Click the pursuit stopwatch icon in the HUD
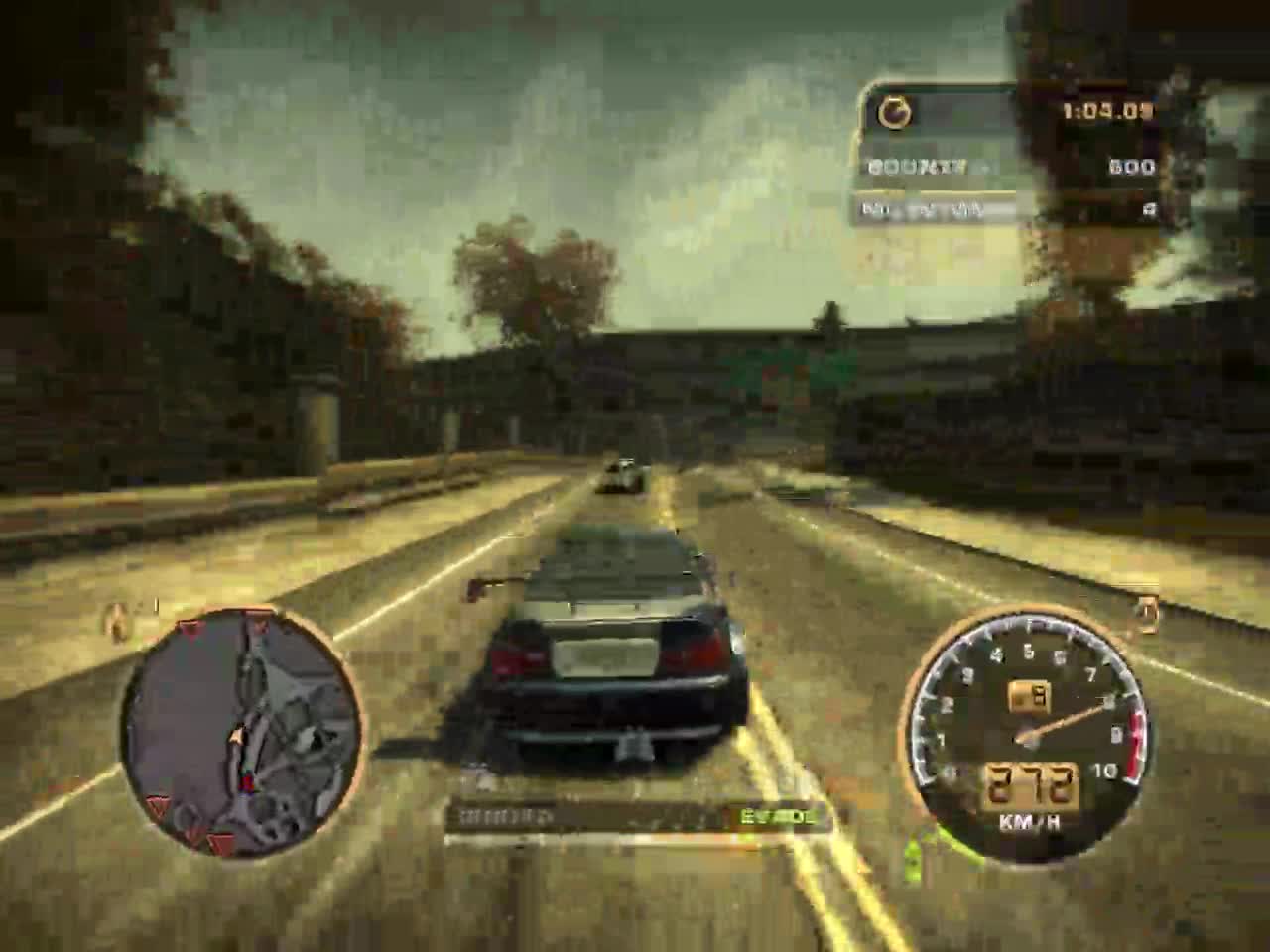The height and width of the screenshot is (952, 1270). [x=894, y=112]
